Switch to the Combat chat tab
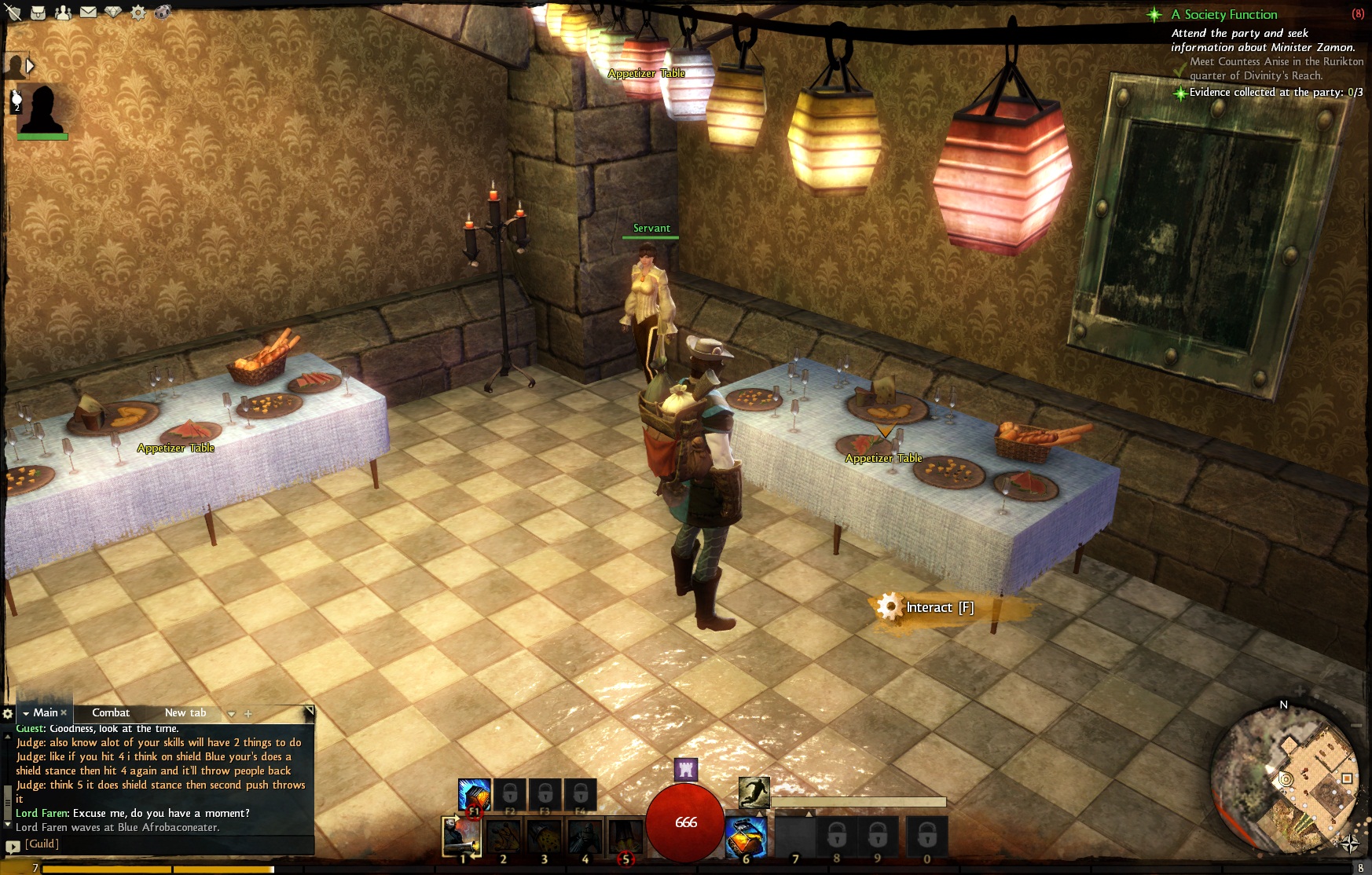The height and width of the screenshot is (875, 1372). coord(111,712)
